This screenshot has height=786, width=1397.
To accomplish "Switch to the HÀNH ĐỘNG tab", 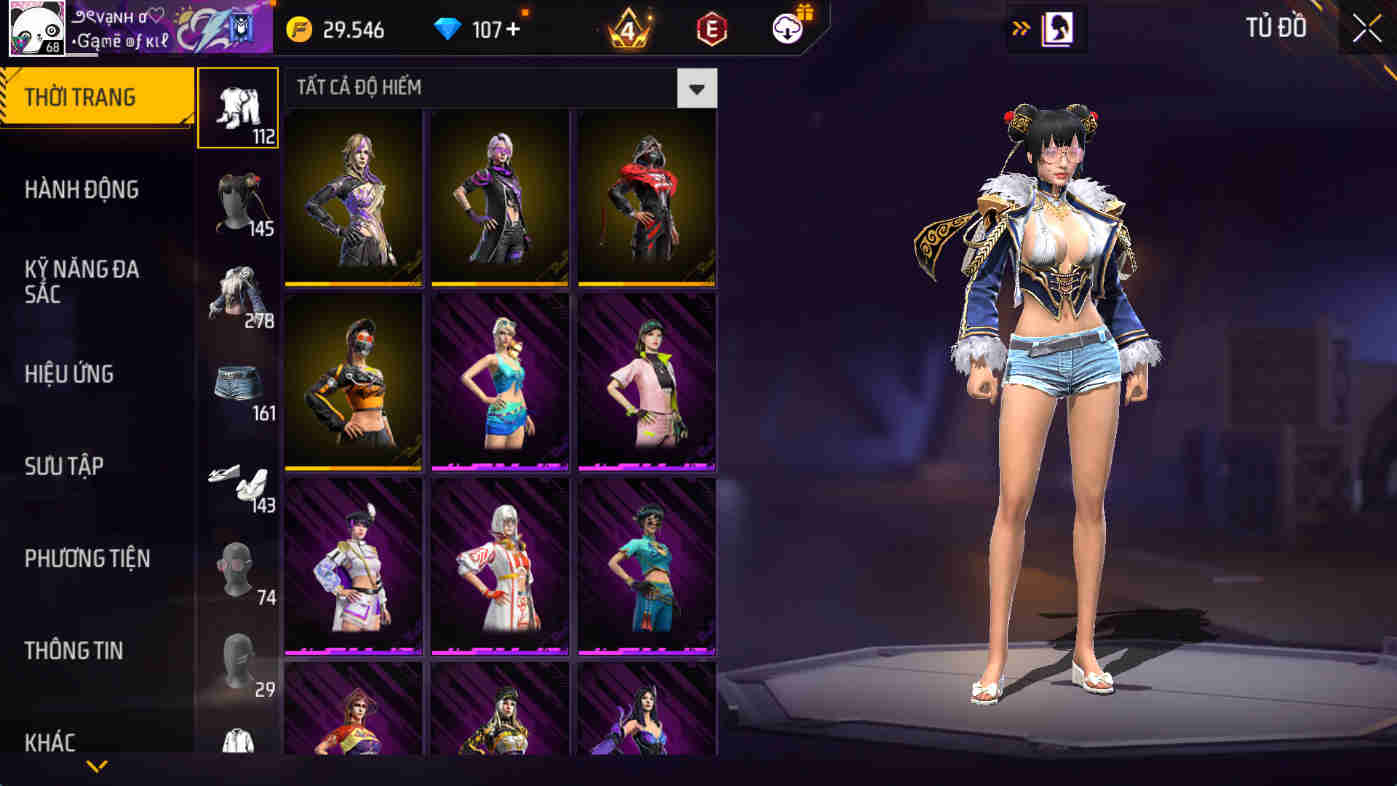I will click(84, 189).
